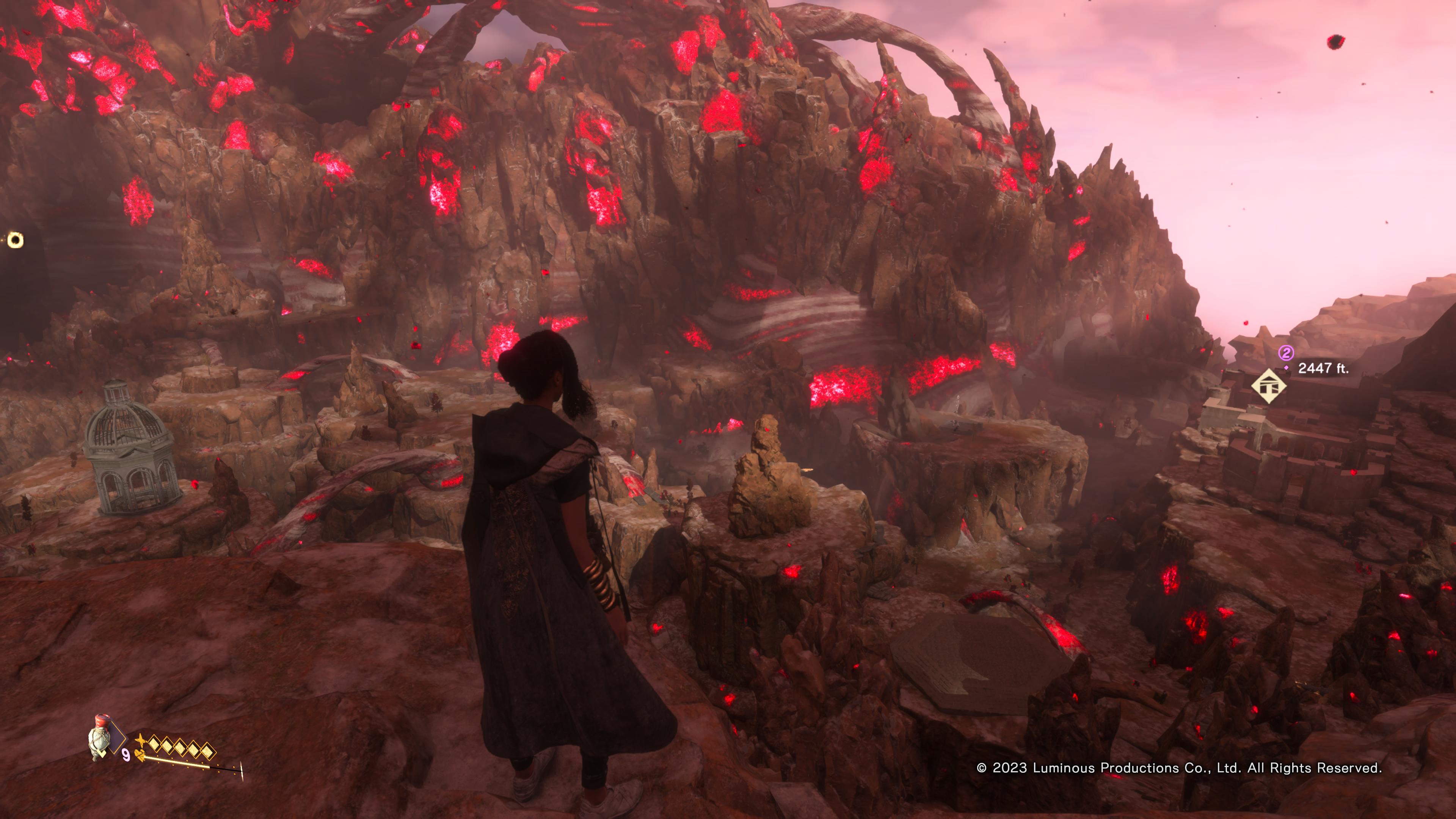Select the gold ring marker at screen edge
The width and height of the screenshot is (1456, 819).
click(x=15, y=240)
